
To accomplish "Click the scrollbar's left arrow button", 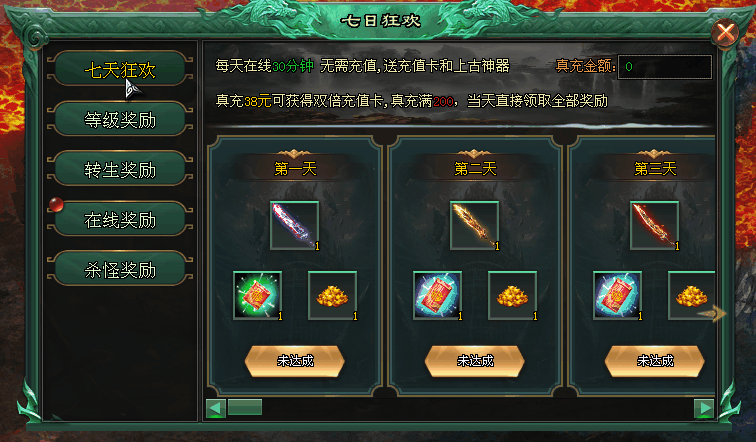I will 214,408.
